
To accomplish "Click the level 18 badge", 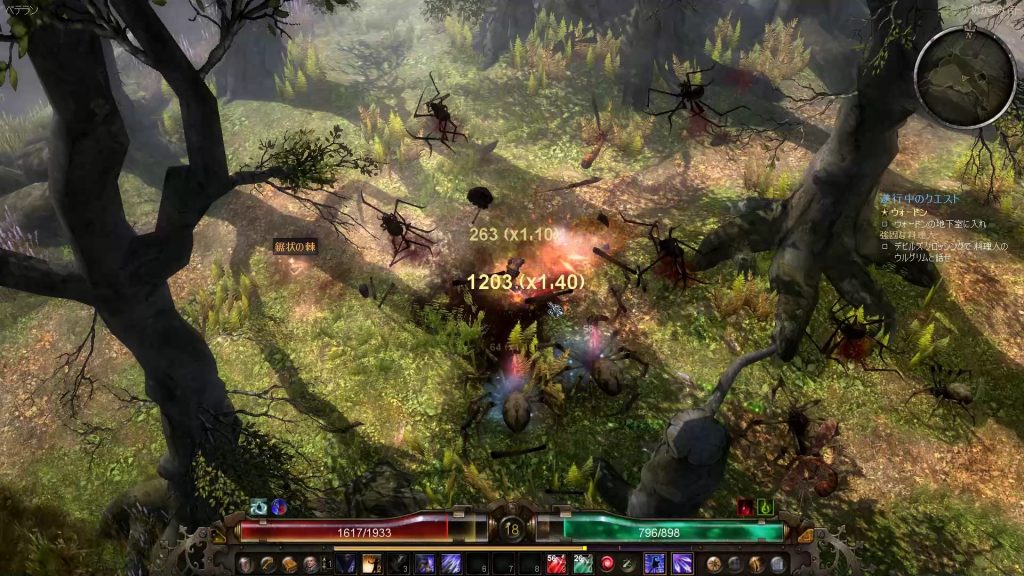I will [512, 529].
